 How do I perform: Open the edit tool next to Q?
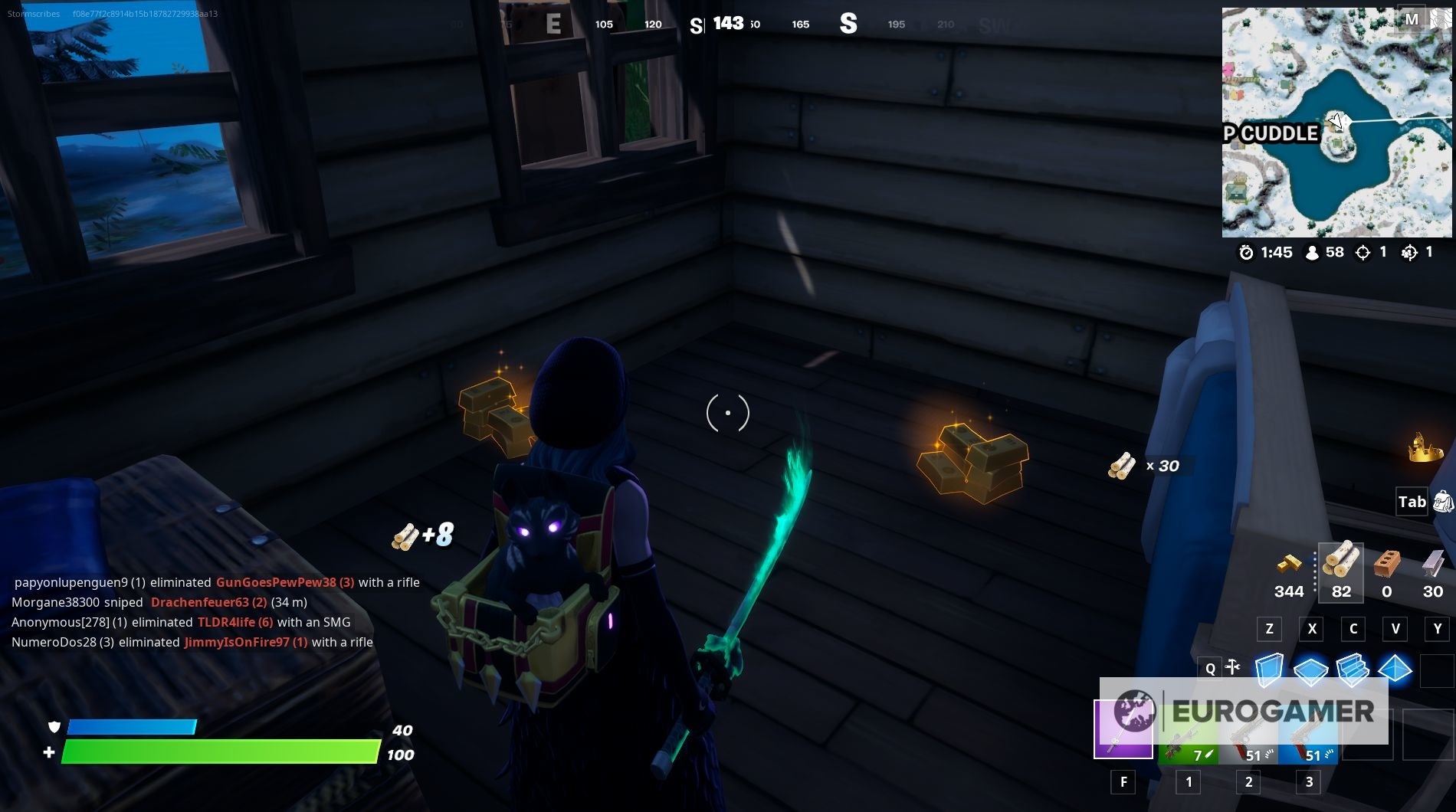pyautogui.click(x=1234, y=667)
